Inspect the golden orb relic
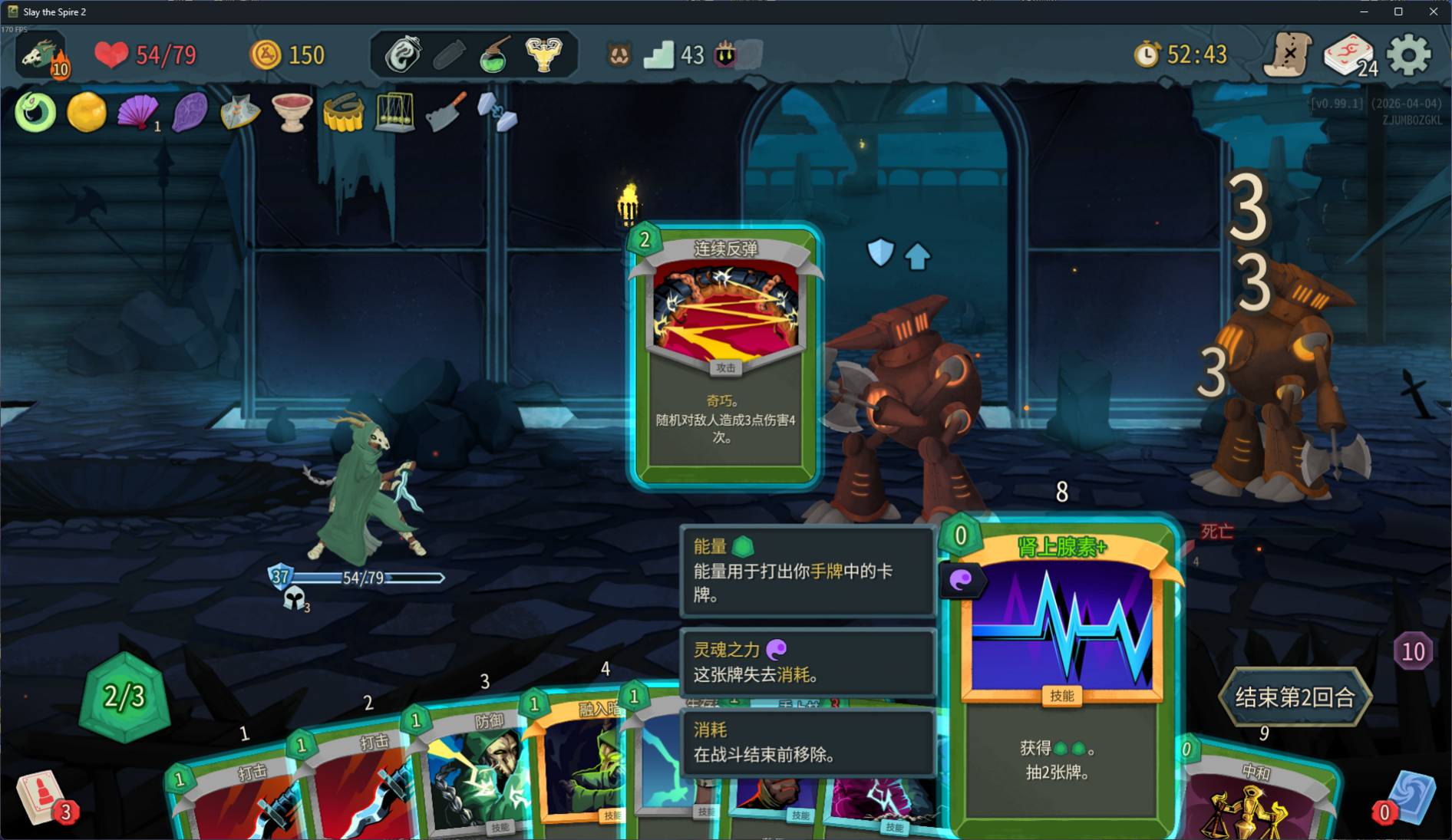 87,113
